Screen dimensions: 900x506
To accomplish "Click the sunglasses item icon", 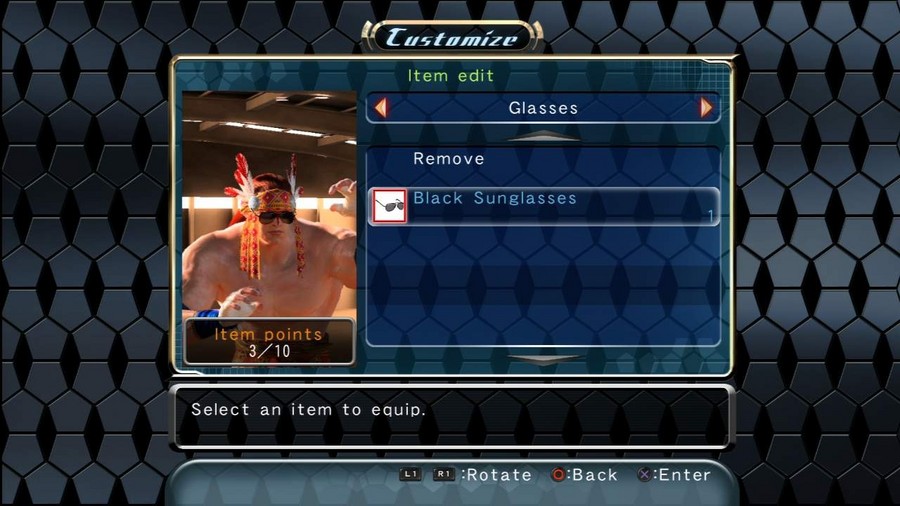I will click(389, 206).
